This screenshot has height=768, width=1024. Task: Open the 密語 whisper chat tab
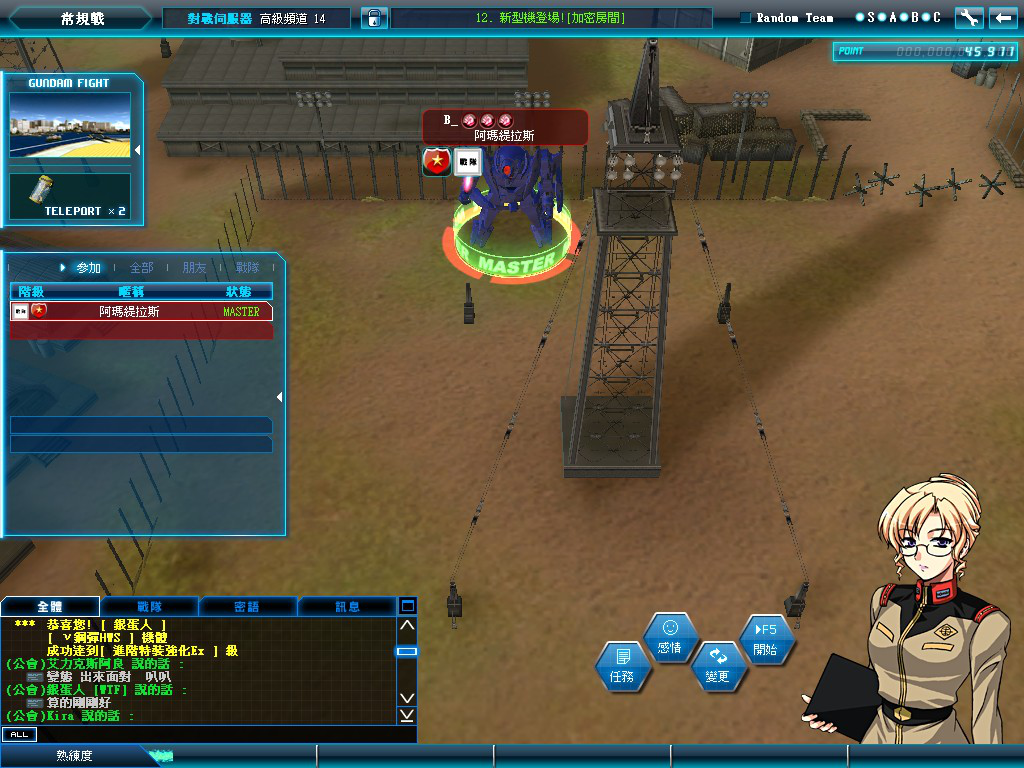click(247, 606)
